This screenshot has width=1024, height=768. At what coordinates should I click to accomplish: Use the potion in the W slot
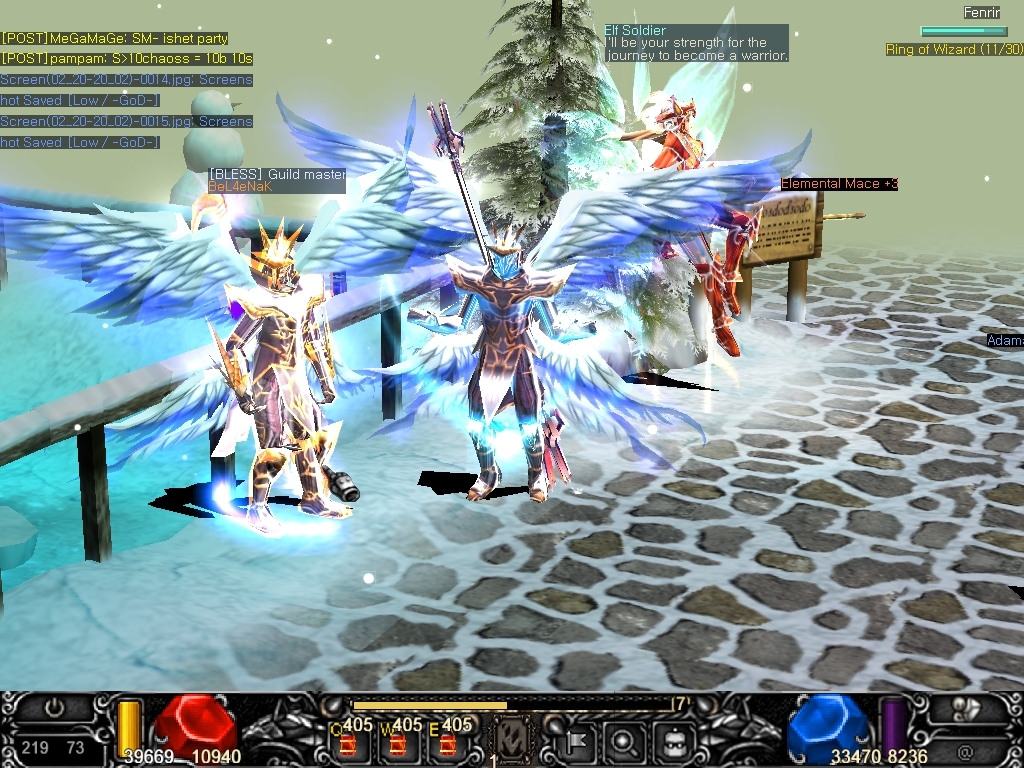[x=397, y=744]
